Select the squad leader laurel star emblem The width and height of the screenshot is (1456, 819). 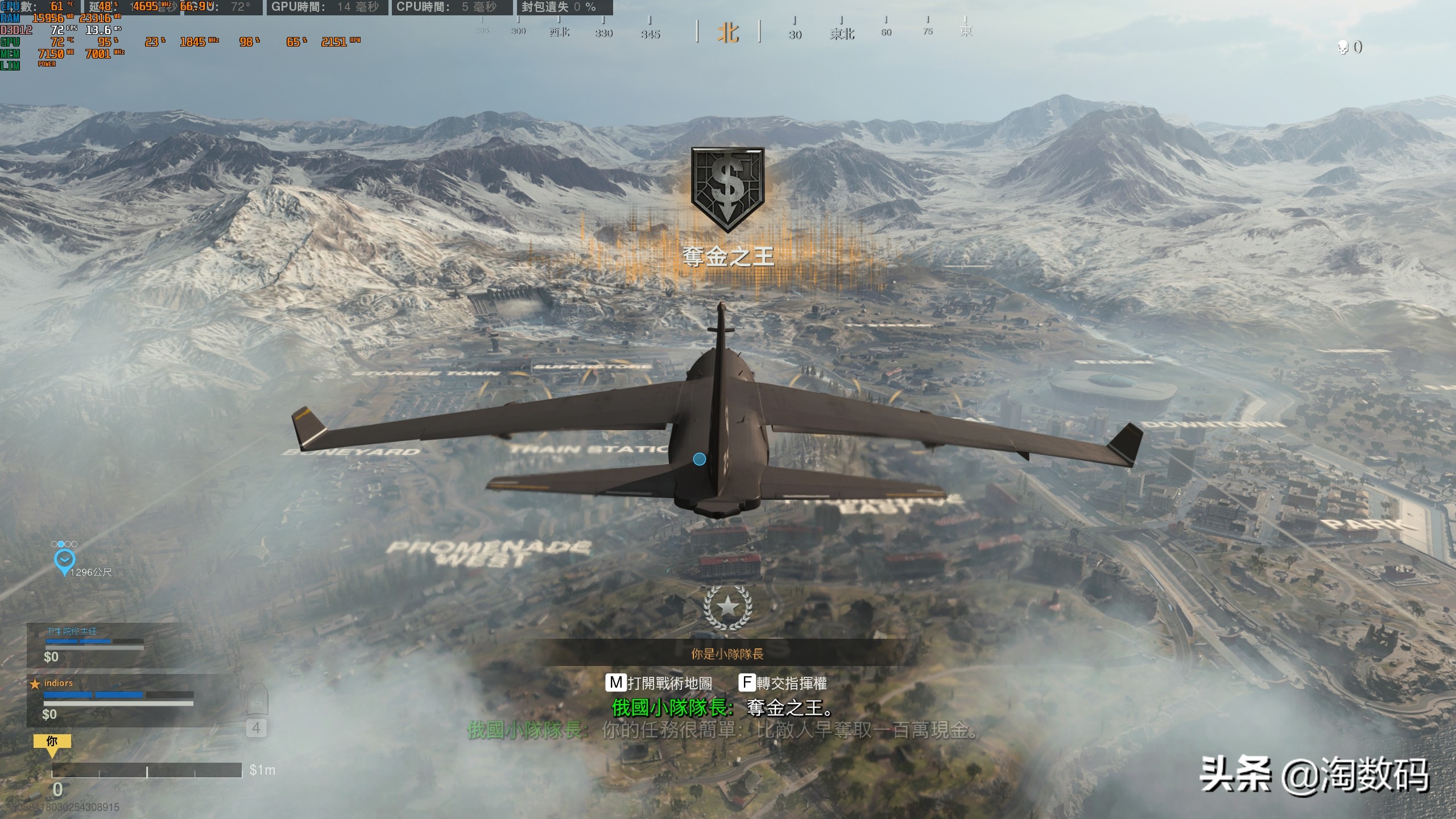click(x=727, y=607)
